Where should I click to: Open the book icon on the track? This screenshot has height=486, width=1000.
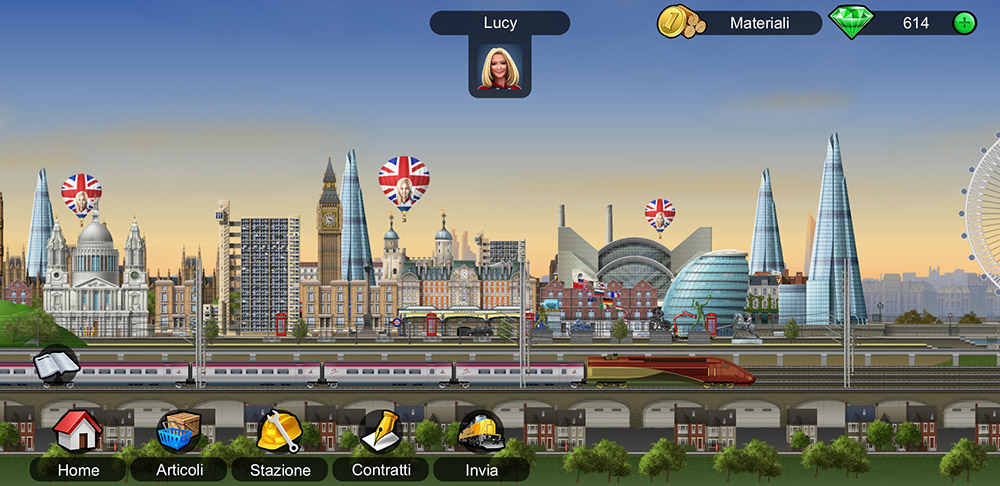tap(56, 365)
